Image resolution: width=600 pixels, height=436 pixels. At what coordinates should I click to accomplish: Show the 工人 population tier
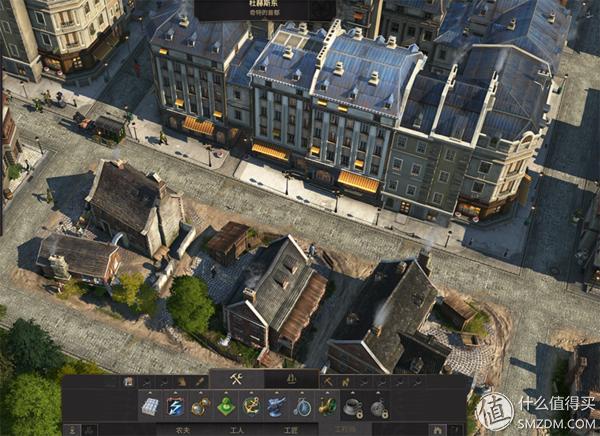(237, 429)
